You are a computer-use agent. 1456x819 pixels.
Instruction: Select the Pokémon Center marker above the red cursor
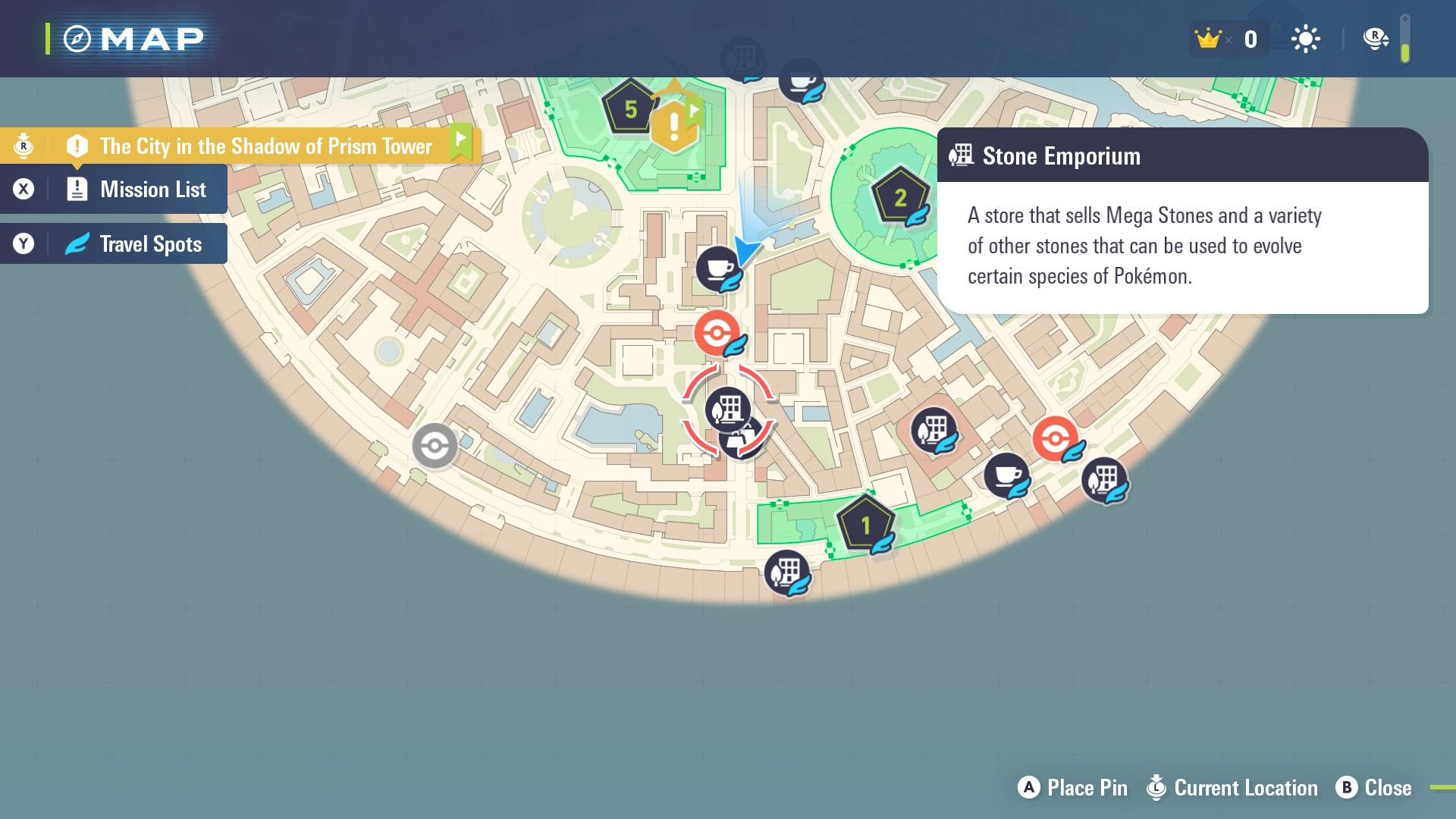(717, 332)
